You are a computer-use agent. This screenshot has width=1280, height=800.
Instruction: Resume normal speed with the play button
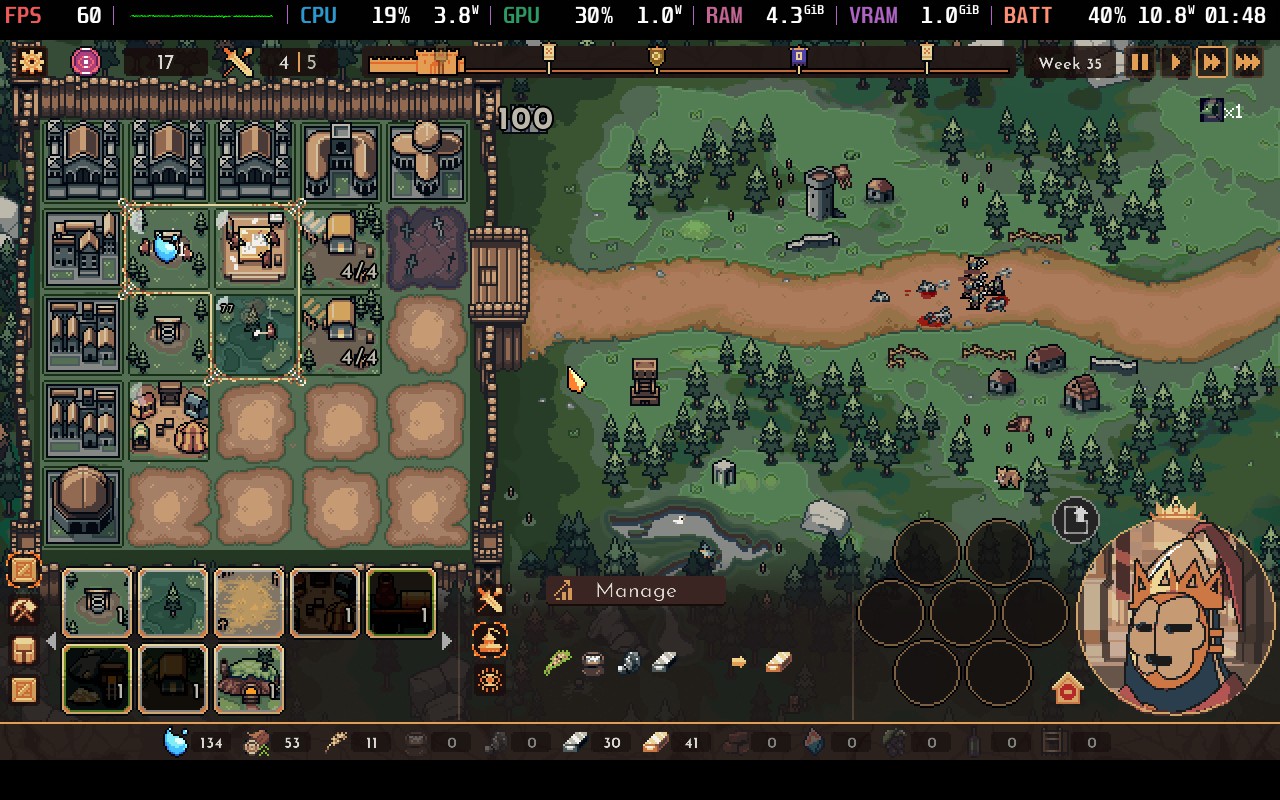point(1176,62)
